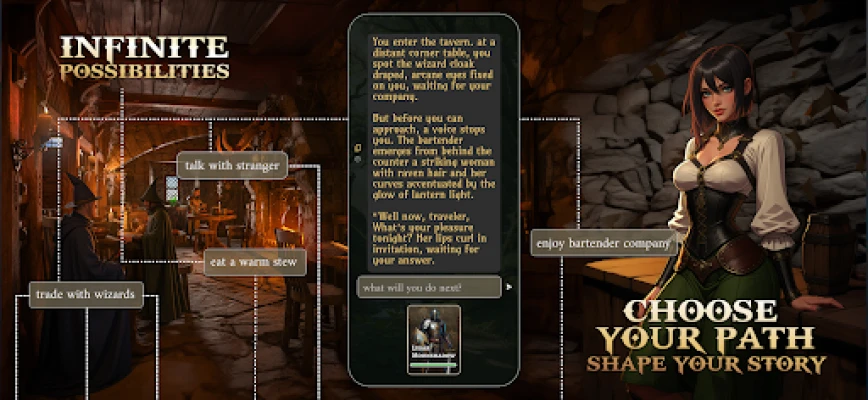Select the "eat a warm stew" choice
Screen dimensions: 868x400
255,263
